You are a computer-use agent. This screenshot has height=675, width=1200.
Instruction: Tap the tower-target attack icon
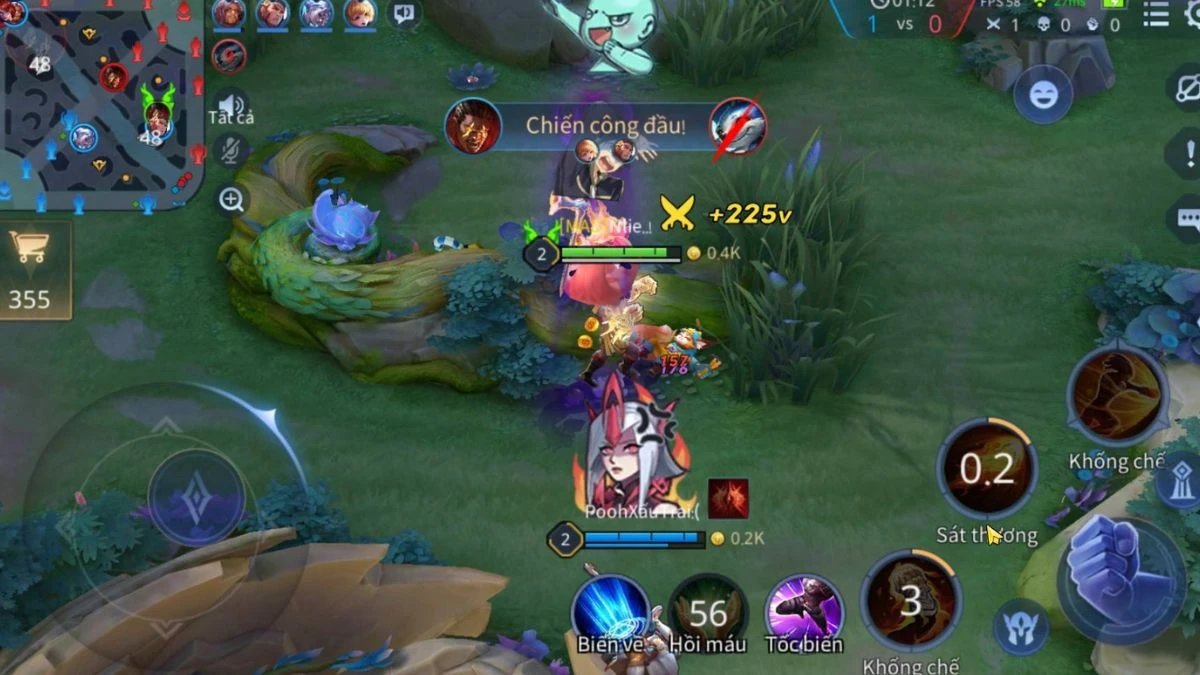click(x=1178, y=482)
